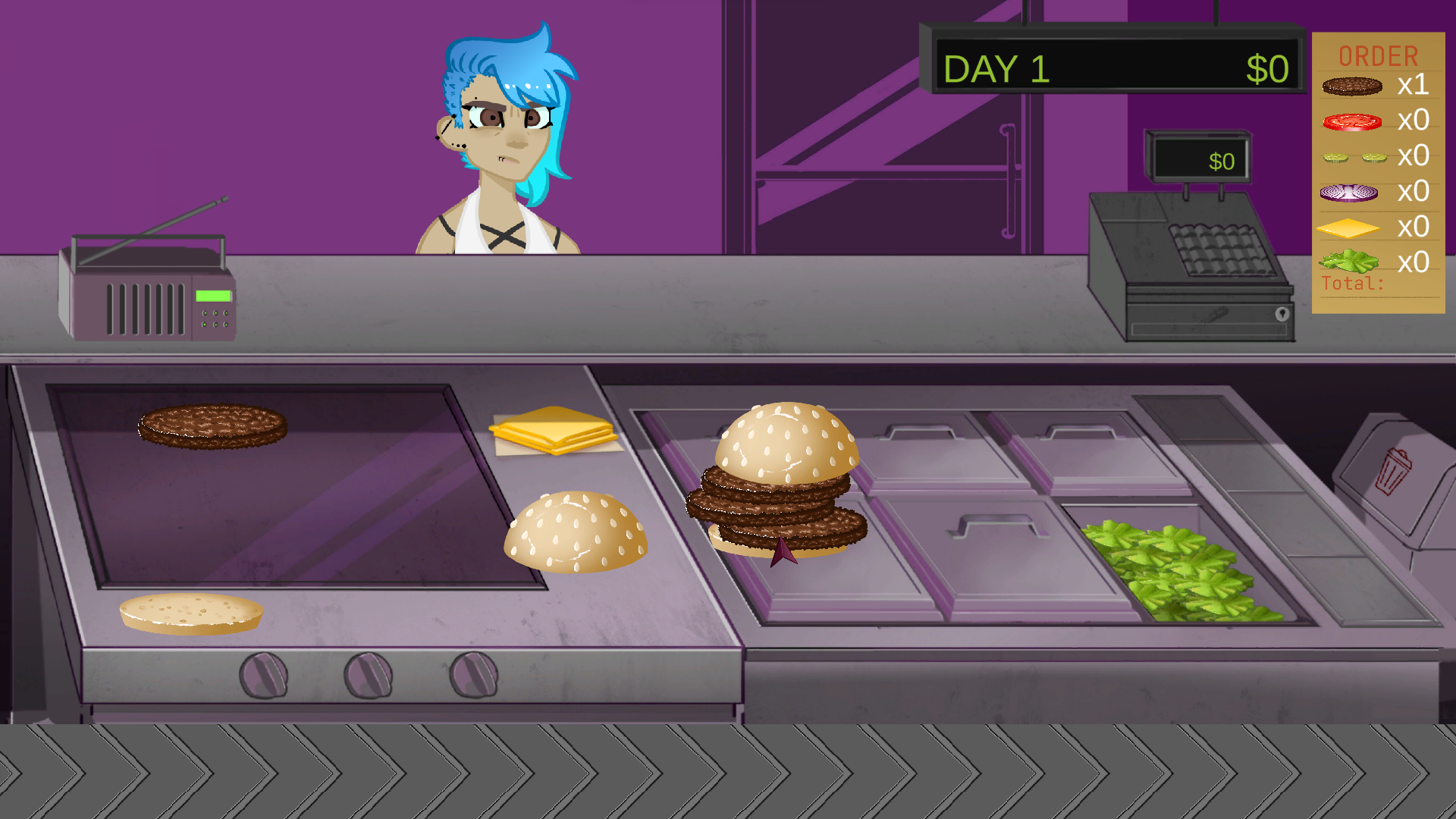
Task: Grab the cheese slices from the counter
Action: [x=554, y=432]
